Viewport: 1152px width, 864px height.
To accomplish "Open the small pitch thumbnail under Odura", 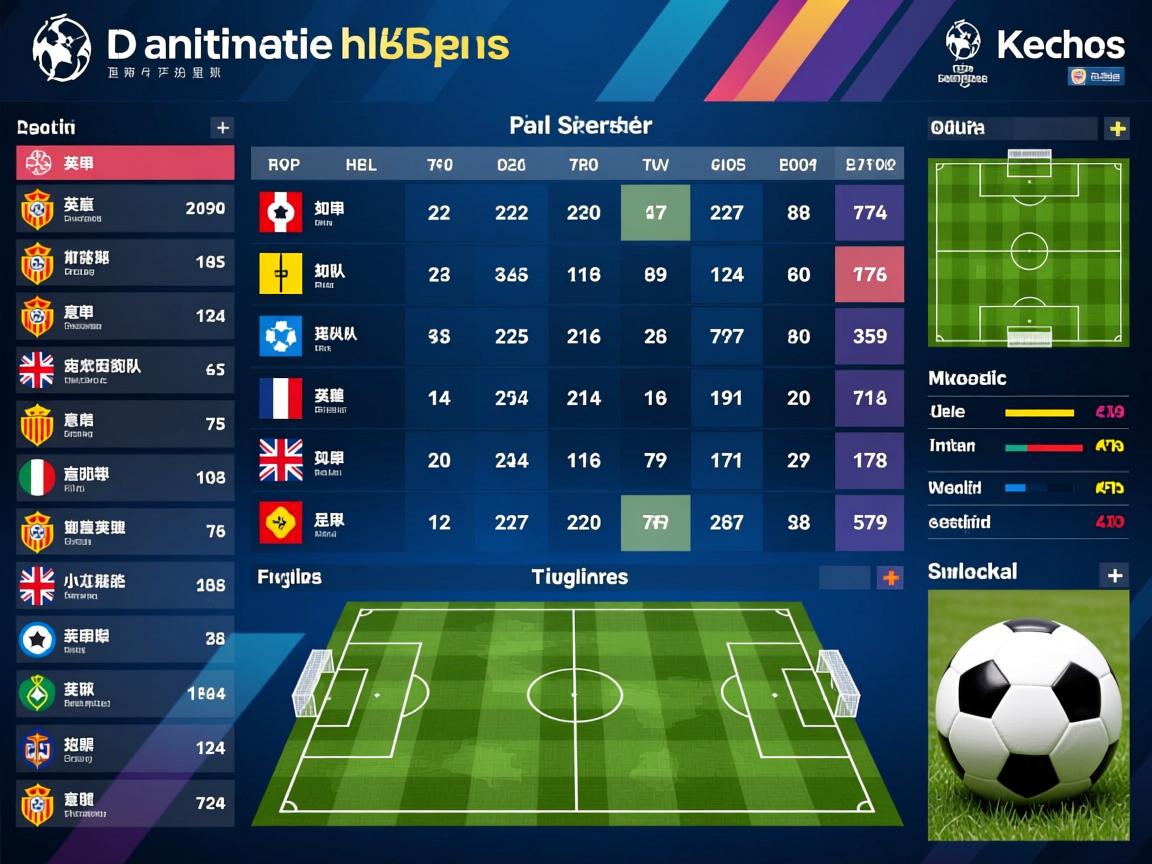I will [x=1028, y=251].
